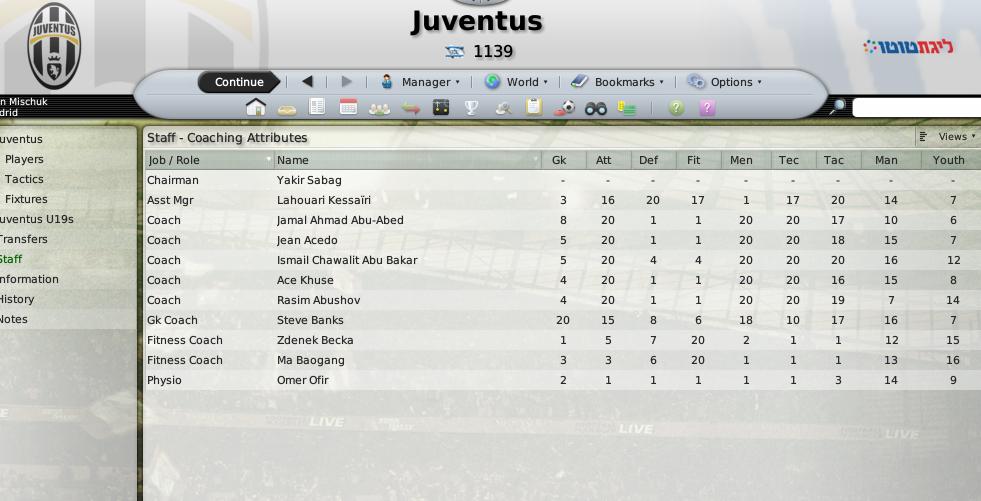Click the Continue button

[239, 82]
